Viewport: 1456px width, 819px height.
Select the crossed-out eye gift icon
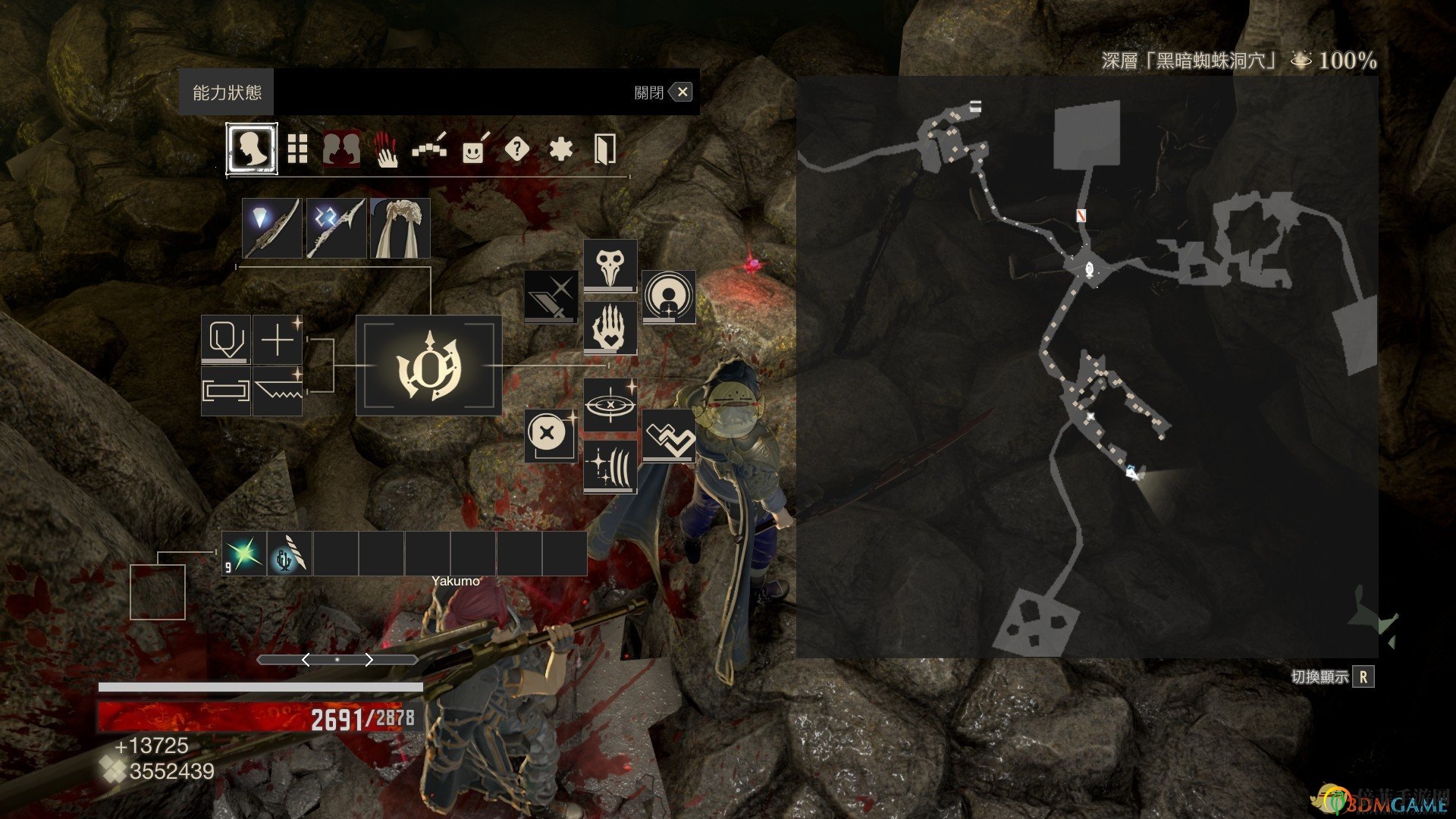(610, 404)
